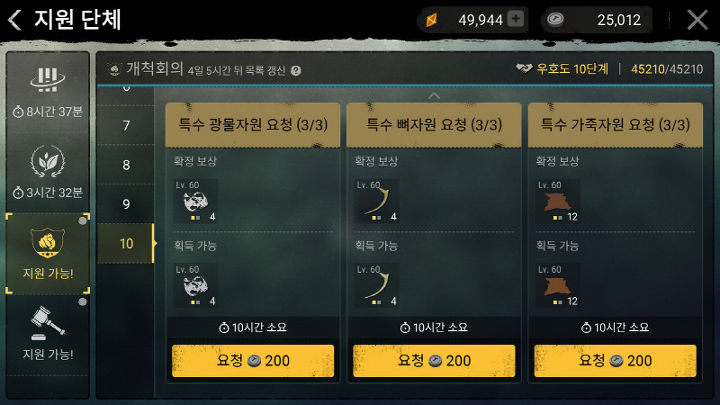Screen dimensions: 720x405
Task: Choose favor level 8 in the list
Action: (x=126, y=165)
